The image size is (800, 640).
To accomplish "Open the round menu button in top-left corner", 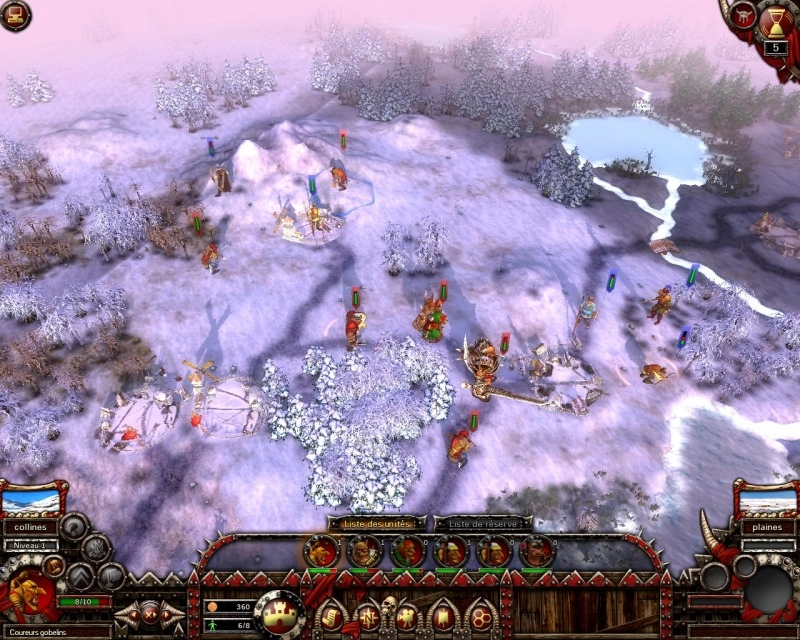I will click(x=15, y=14).
